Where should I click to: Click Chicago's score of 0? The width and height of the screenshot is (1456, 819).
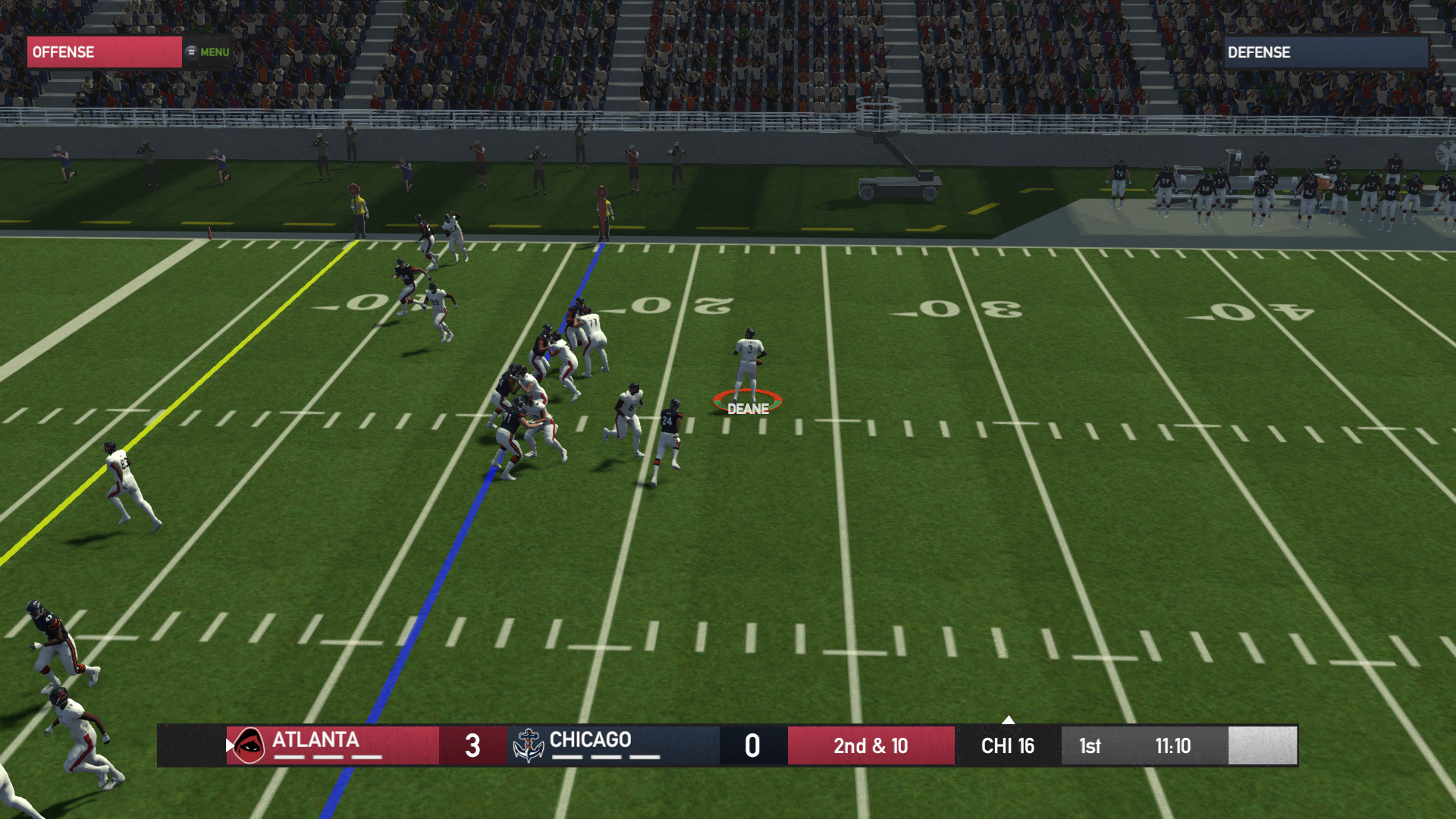pyautogui.click(x=752, y=745)
